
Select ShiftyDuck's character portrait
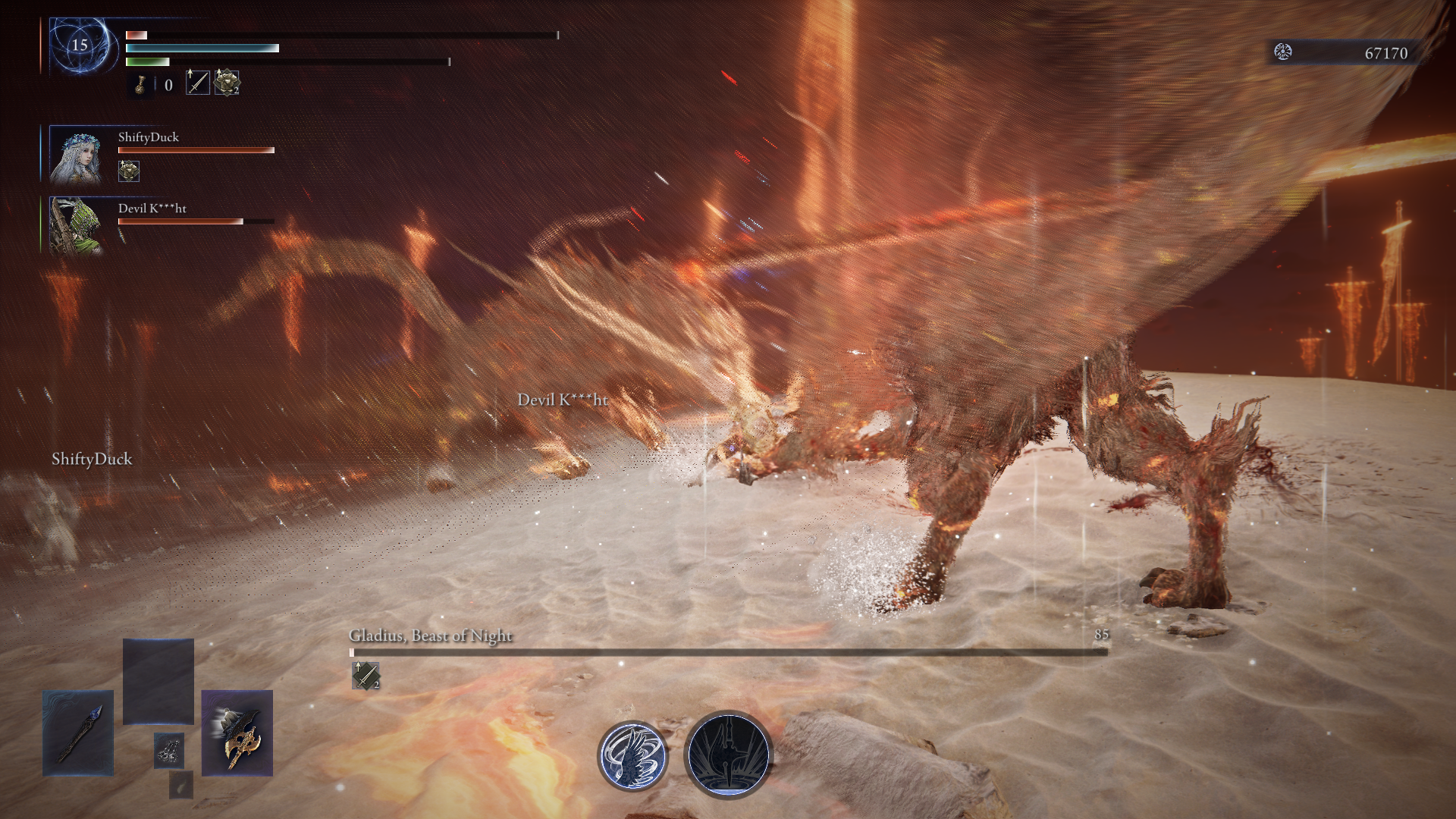tap(76, 156)
